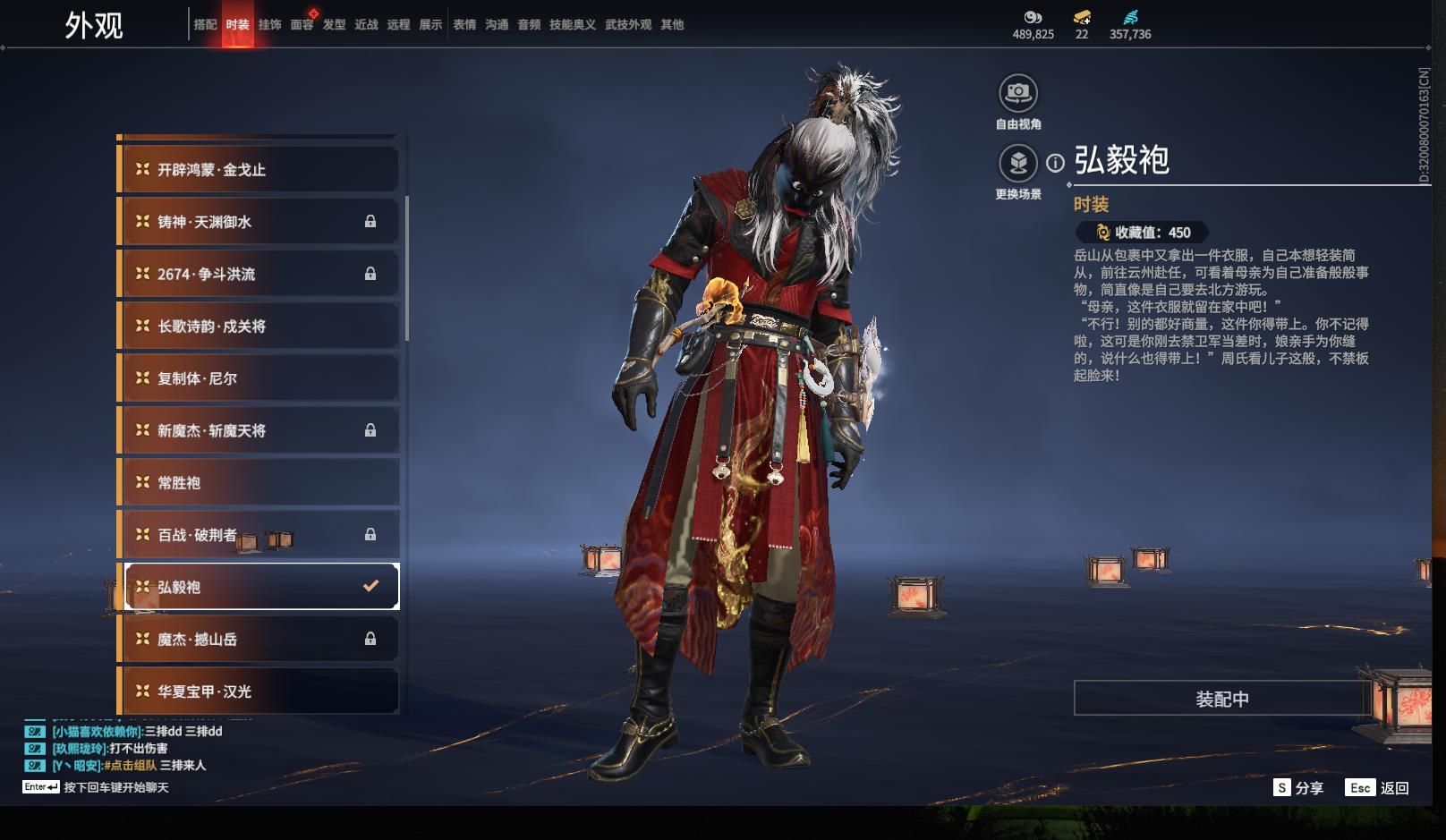Choose the 开辟鸿蒙·金戈止 outfit
The width and height of the screenshot is (1446, 840).
tap(259, 170)
